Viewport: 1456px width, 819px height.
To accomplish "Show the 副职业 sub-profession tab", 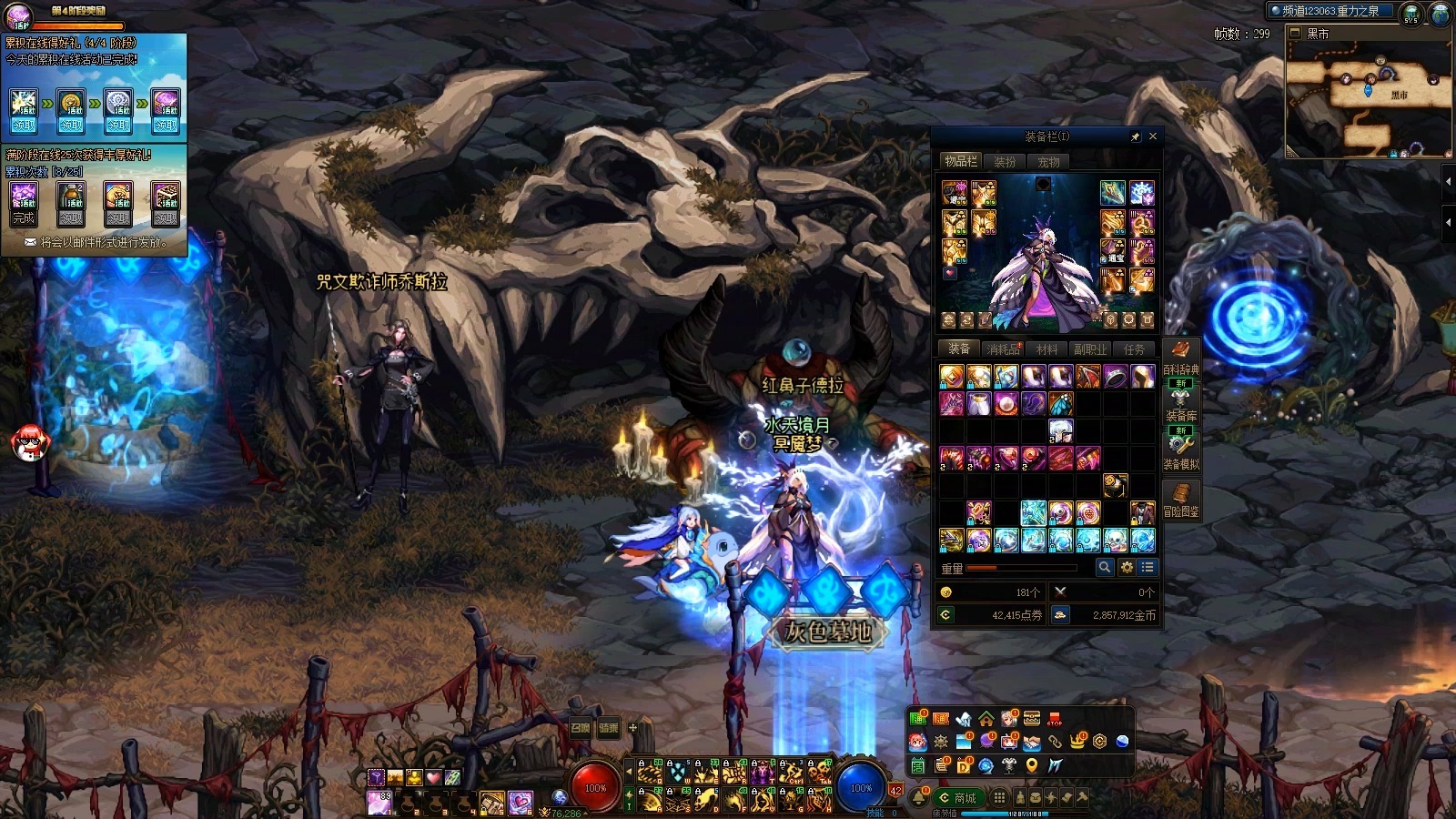I will [1090, 349].
